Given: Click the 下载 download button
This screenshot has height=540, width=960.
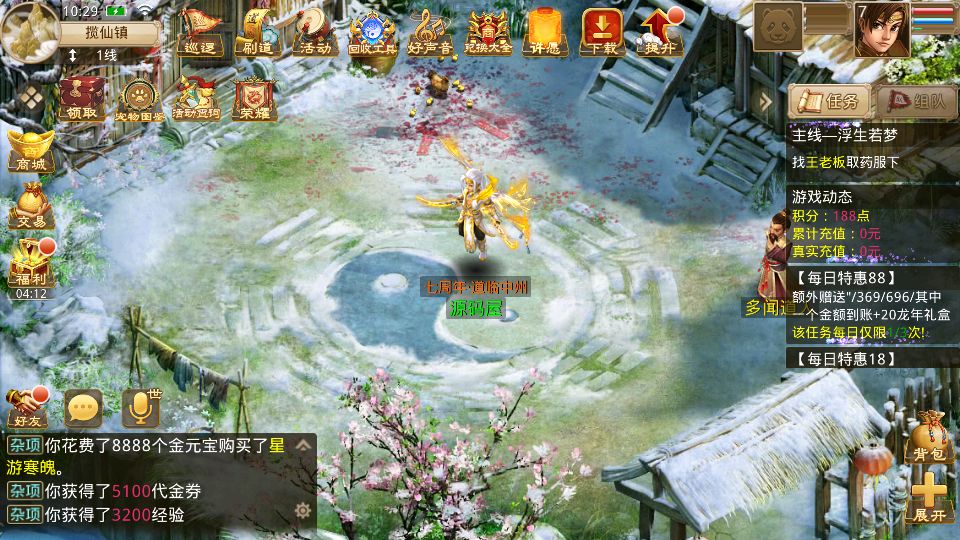Looking at the screenshot, I should (x=602, y=31).
